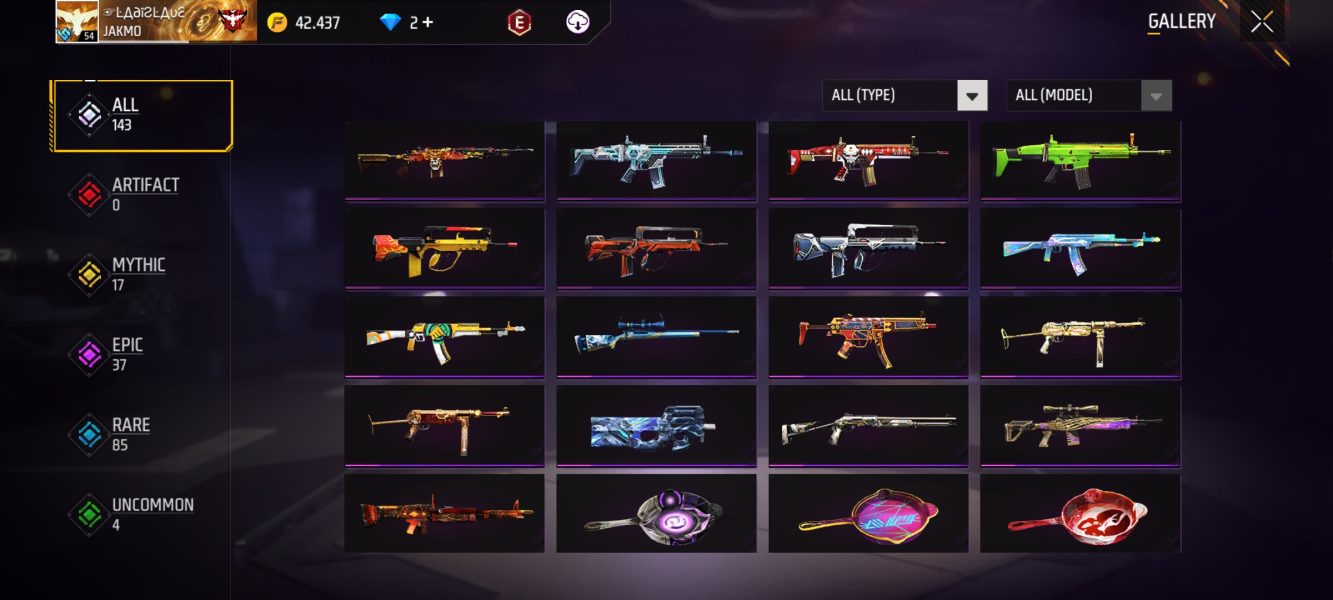Screen dimensions: 1333x600
Task: Select the purple orb frying pan skin
Action: click(x=656, y=512)
